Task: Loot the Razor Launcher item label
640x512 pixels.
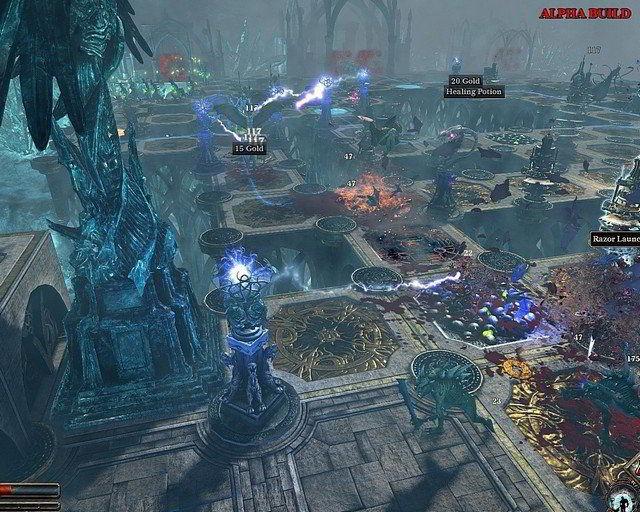Action: (615, 239)
